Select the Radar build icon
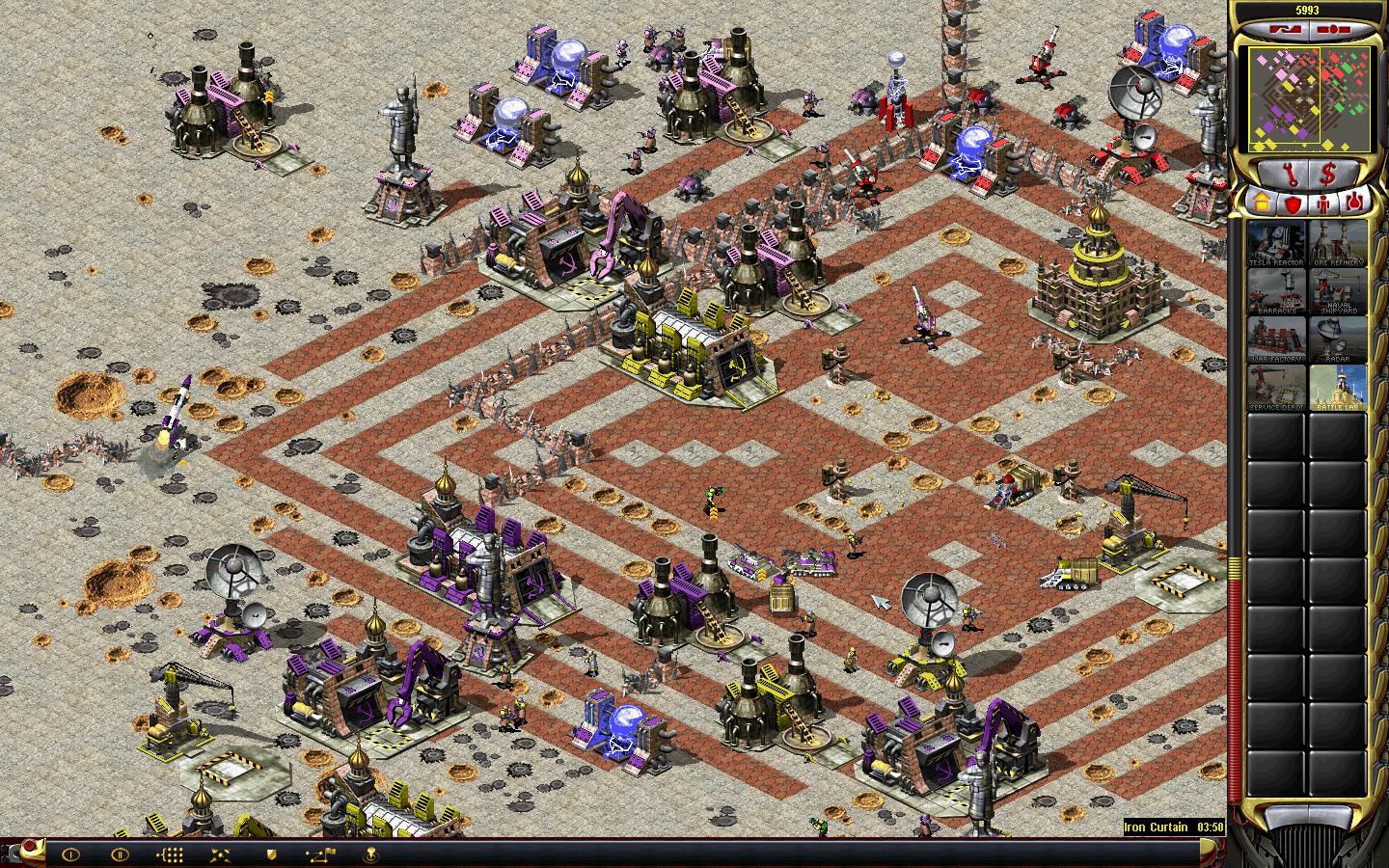The image size is (1389, 868). (x=1337, y=340)
